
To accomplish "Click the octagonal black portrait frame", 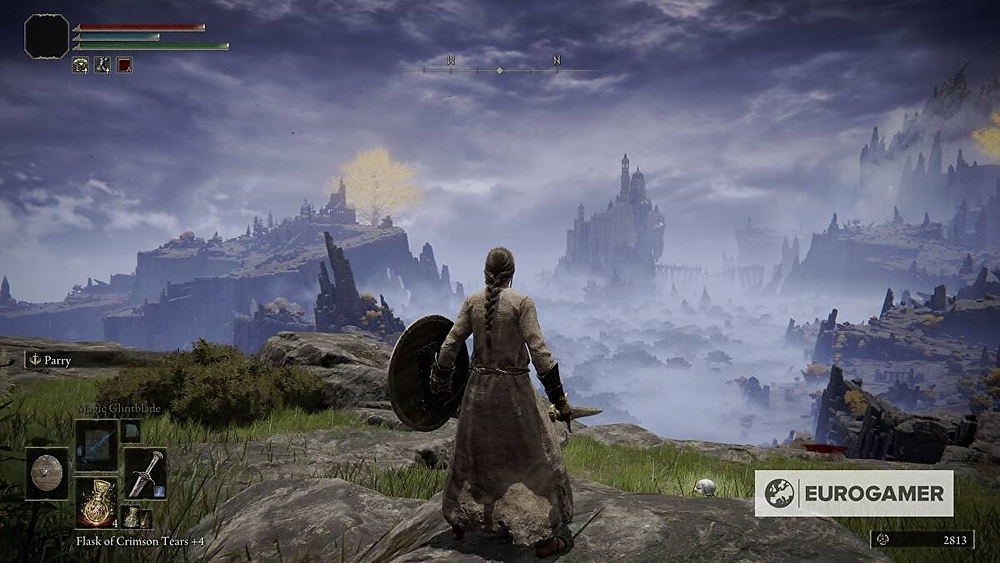I will pyautogui.click(x=46, y=37).
